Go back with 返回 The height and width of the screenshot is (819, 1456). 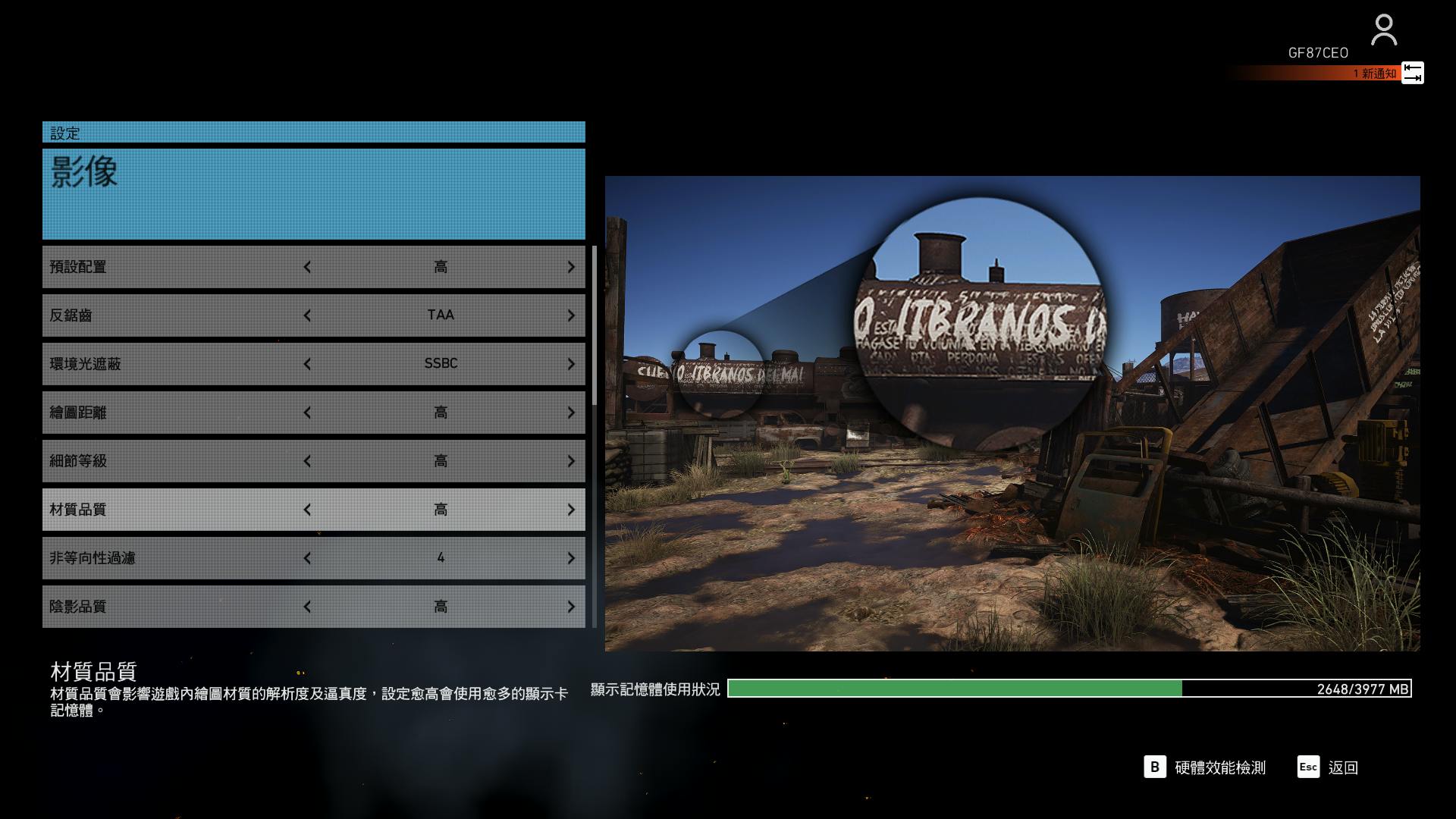coord(1329,767)
